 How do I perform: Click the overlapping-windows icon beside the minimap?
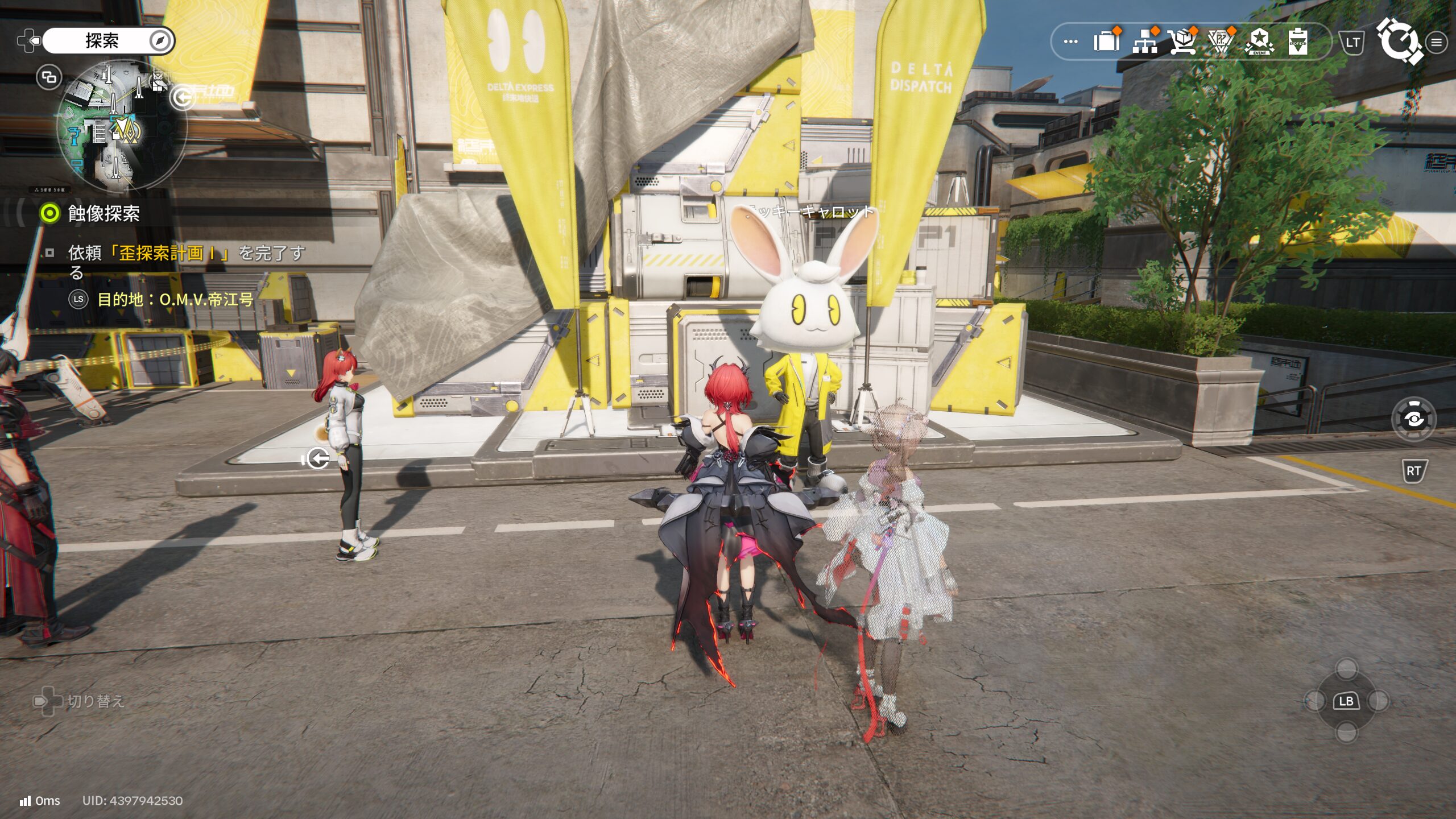[49, 77]
